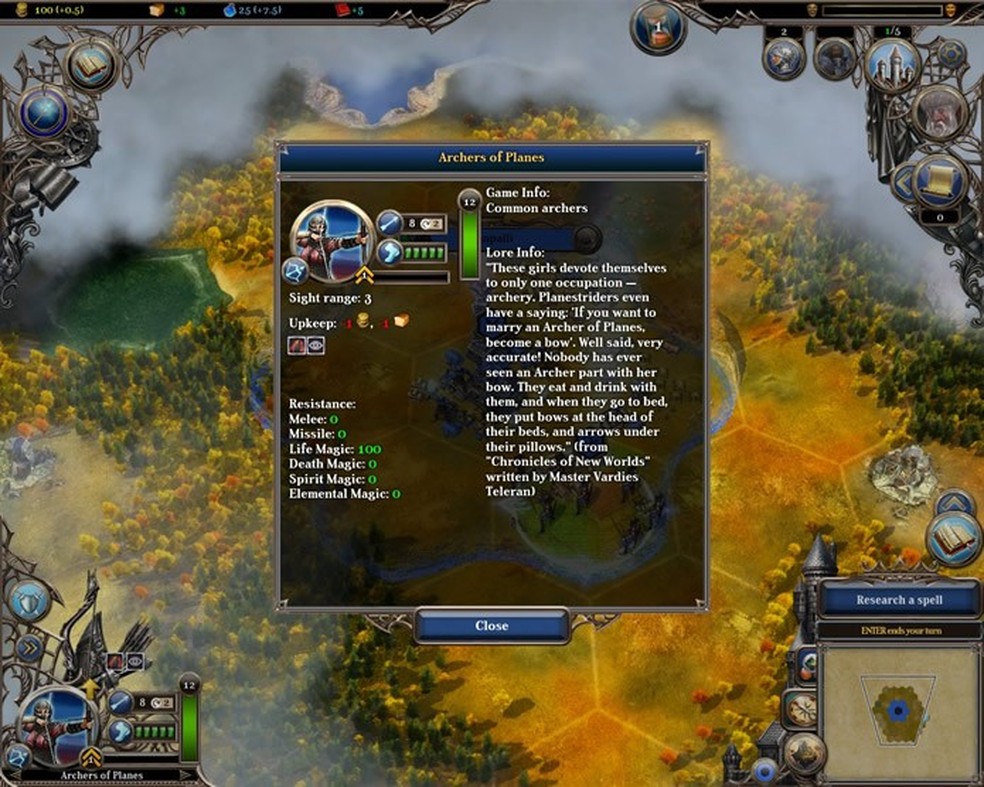Click the compass button beside the minimap
This screenshot has width=984, height=787.
801,708
